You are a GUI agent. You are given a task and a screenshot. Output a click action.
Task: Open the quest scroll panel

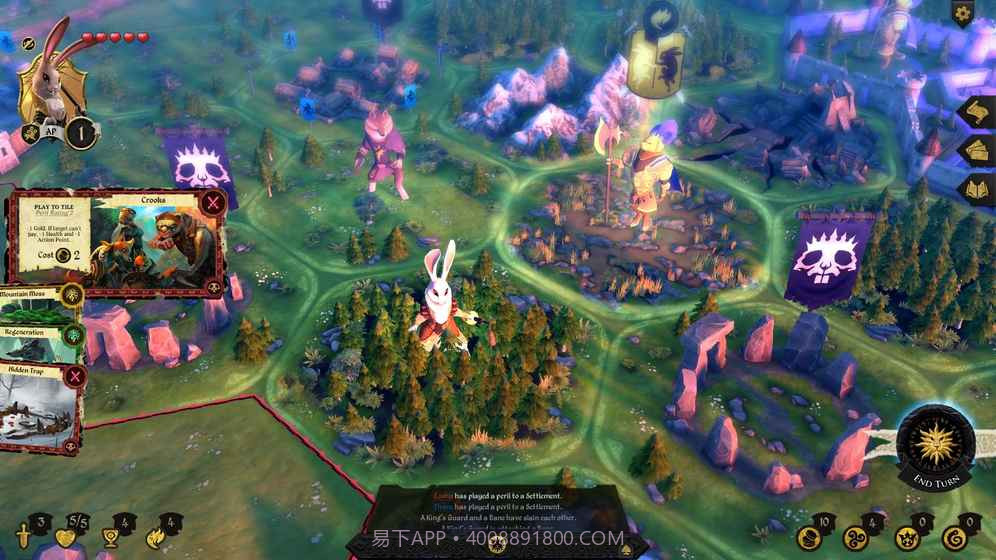[976, 112]
